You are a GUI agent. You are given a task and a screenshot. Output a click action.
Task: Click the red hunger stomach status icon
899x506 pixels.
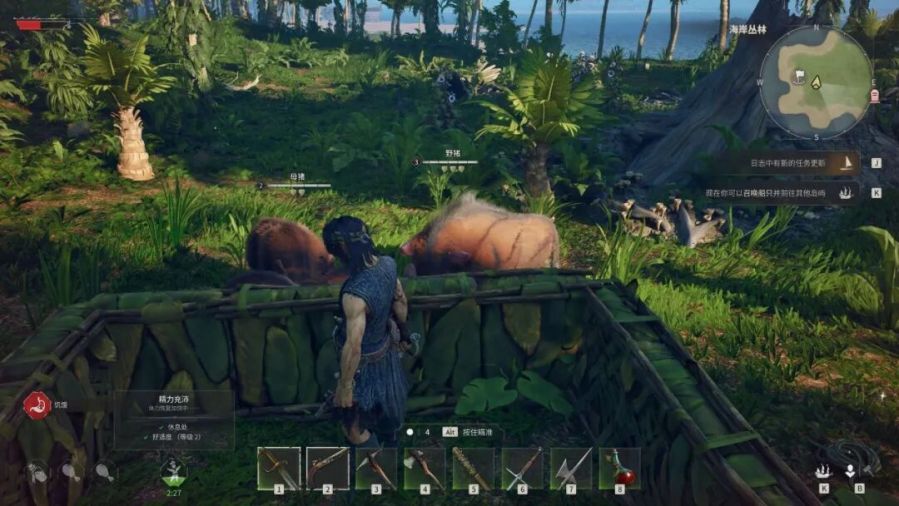point(37,405)
